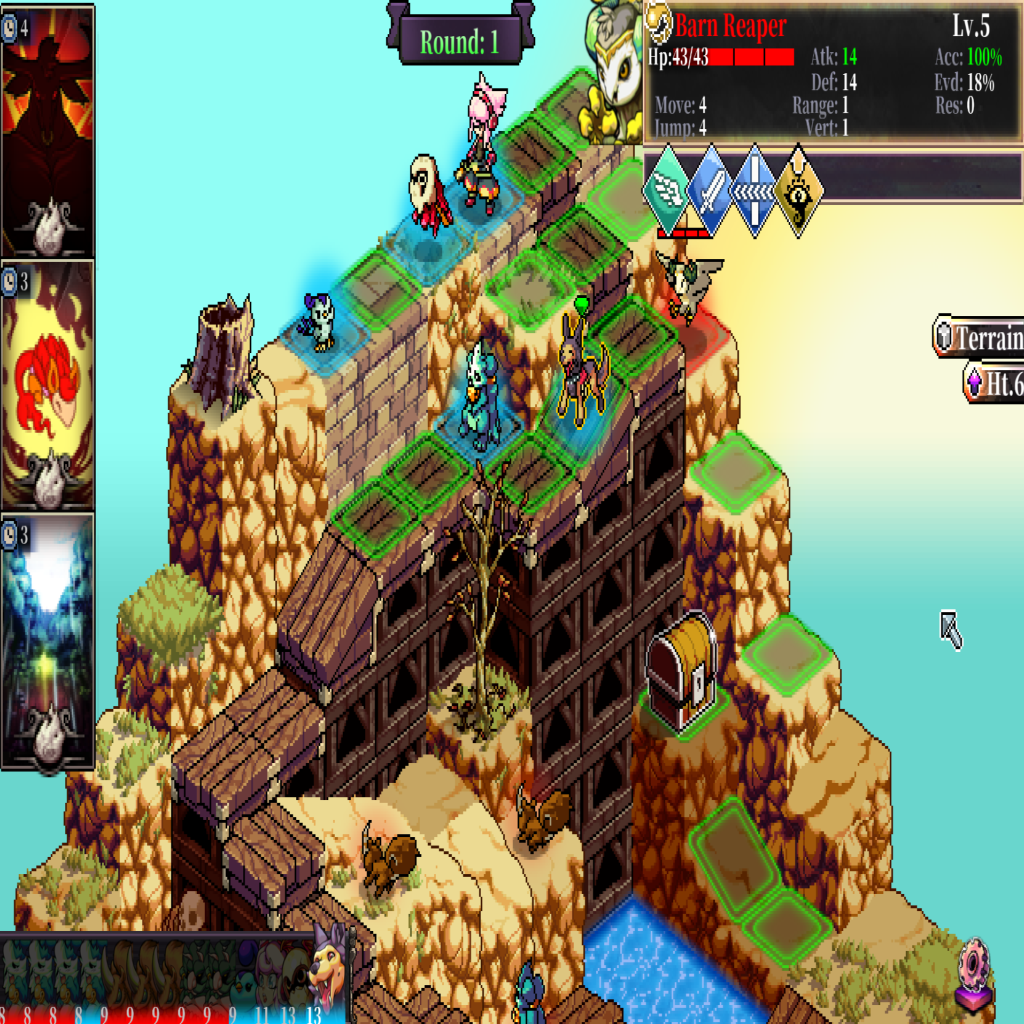The height and width of the screenshot is (1024, 1024).
Task: Open the pink gear settings icon
Action: 973,972
